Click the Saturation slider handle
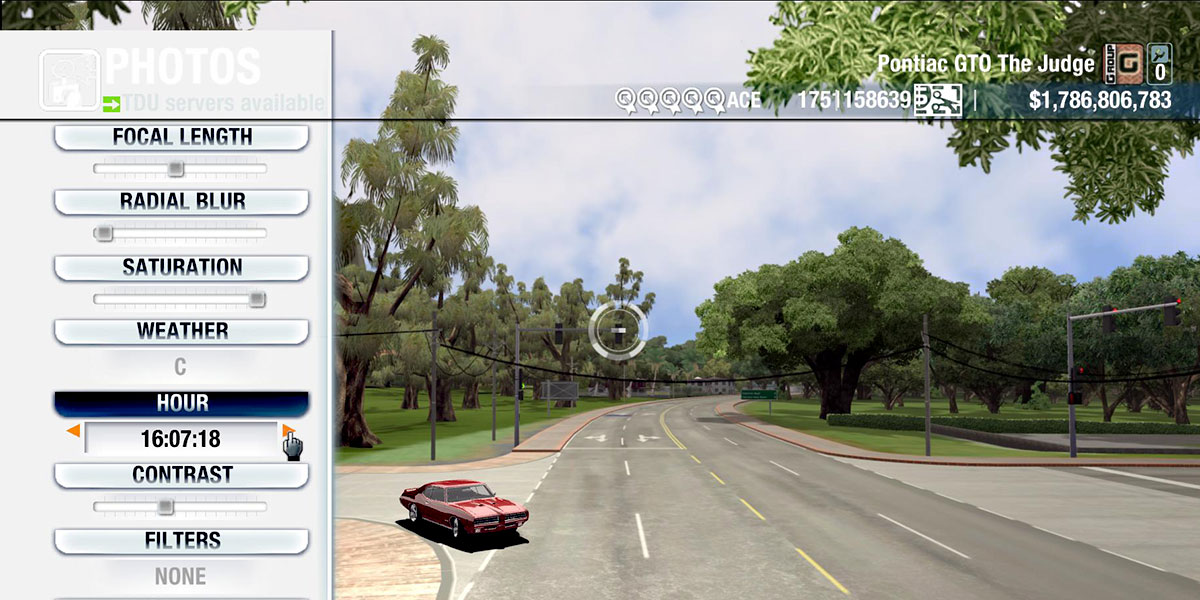 point(257,298)
